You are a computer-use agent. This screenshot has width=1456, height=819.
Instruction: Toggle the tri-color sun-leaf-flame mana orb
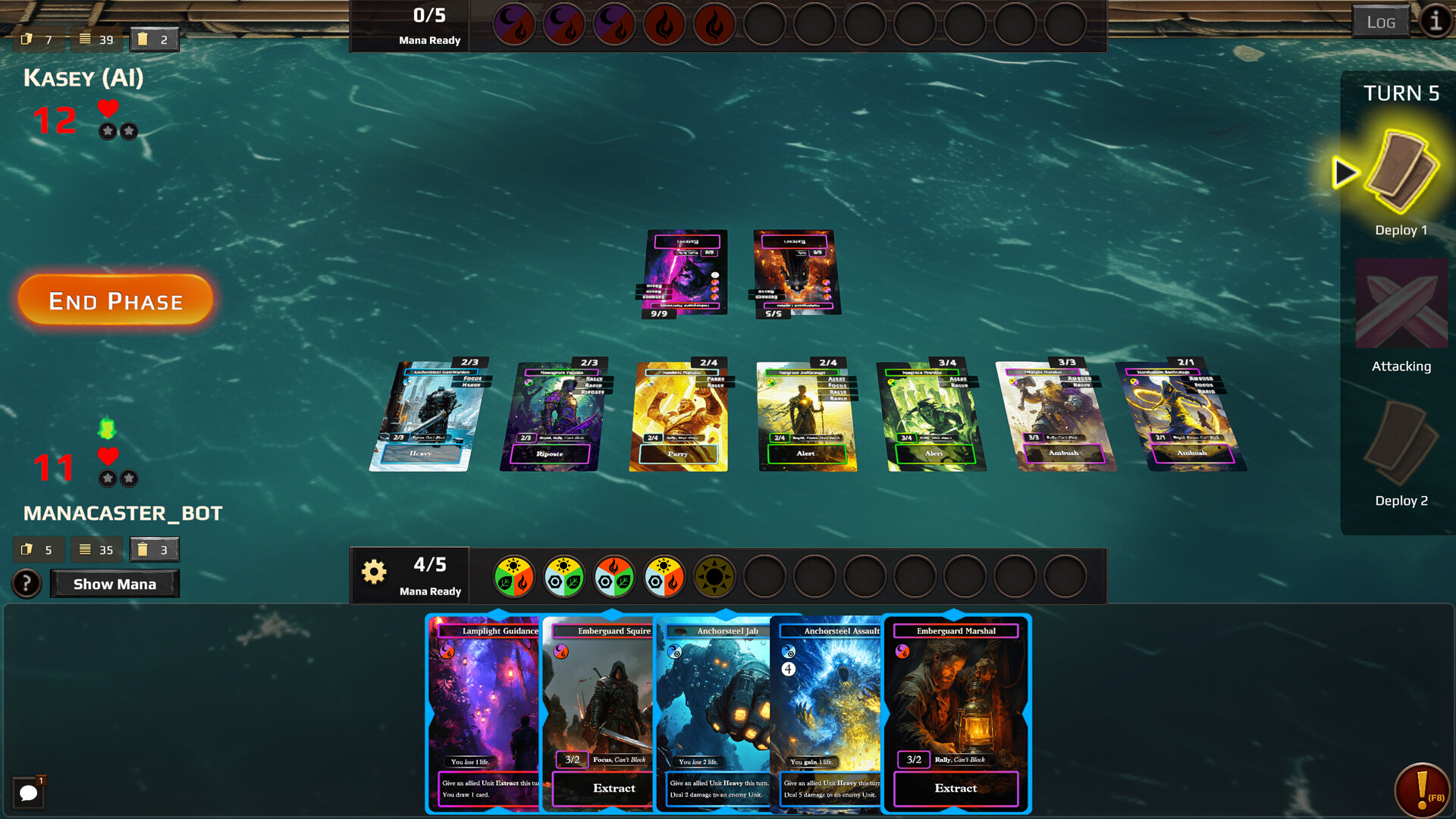[514, 576]
